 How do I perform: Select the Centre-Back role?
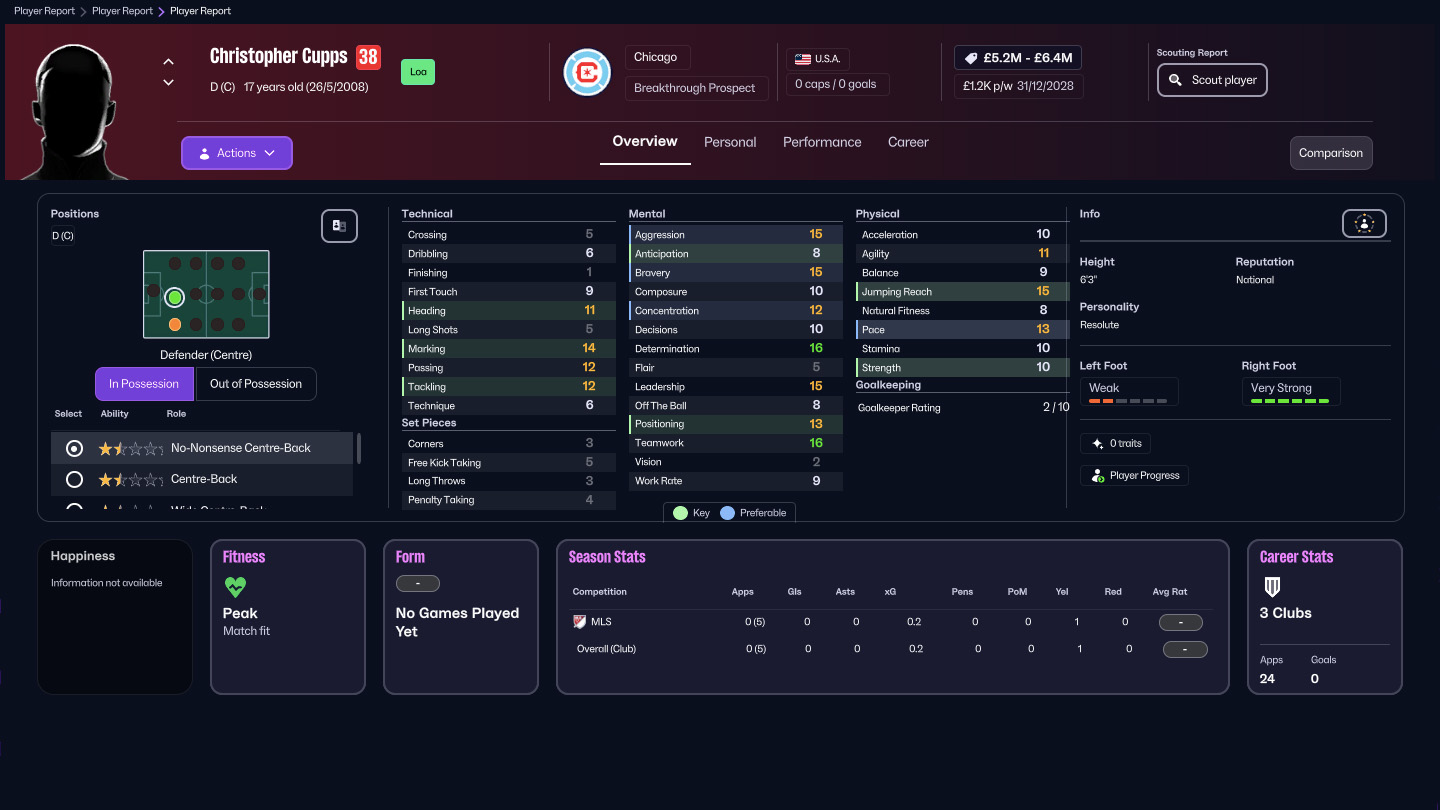[x=73, y=477]
